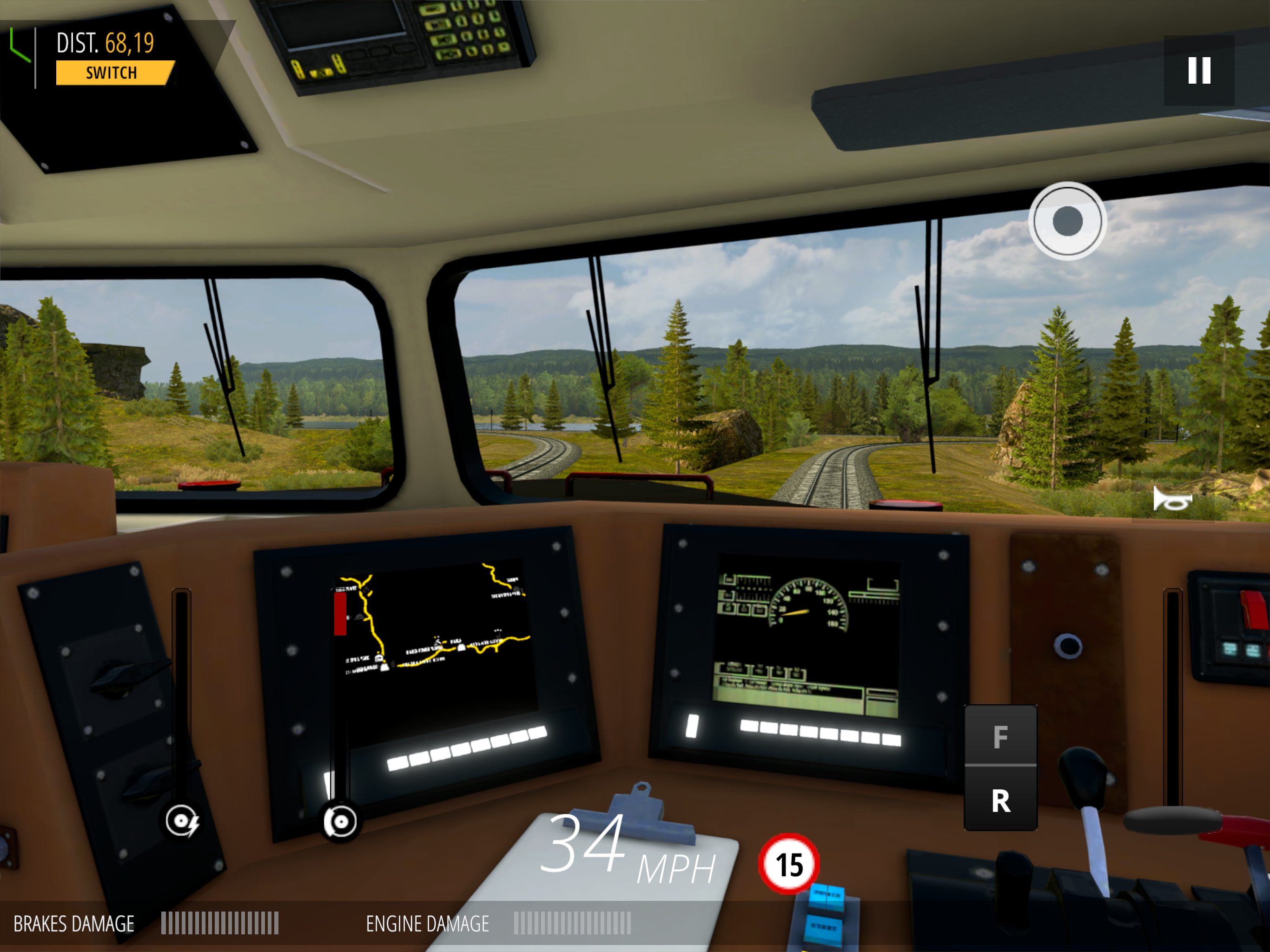The width and height of the screenshot is (1270, 952).
Task: Set the reverser to R
Action: [x=1000, y=800]
